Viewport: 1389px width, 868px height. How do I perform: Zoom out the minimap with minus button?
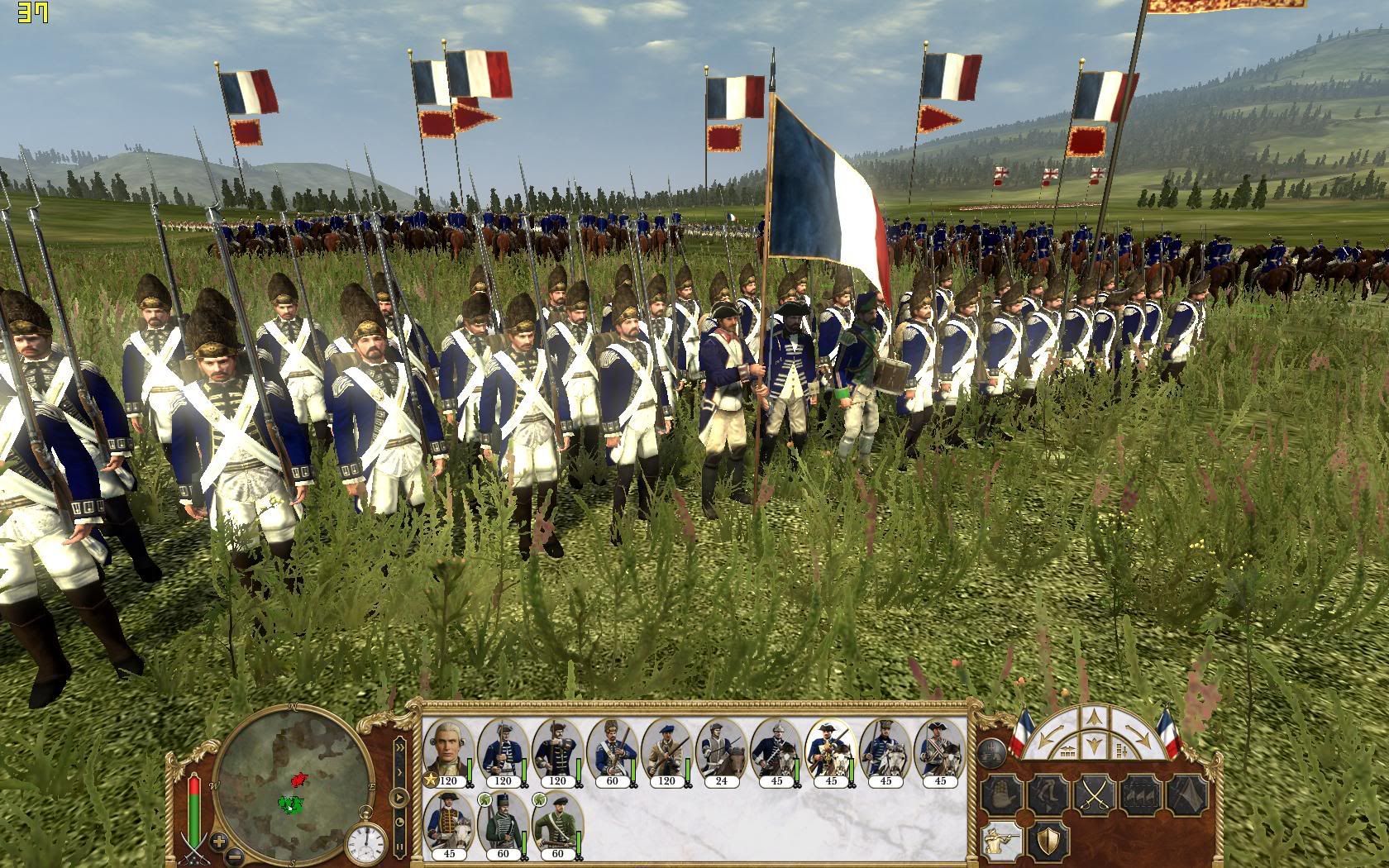235,856
